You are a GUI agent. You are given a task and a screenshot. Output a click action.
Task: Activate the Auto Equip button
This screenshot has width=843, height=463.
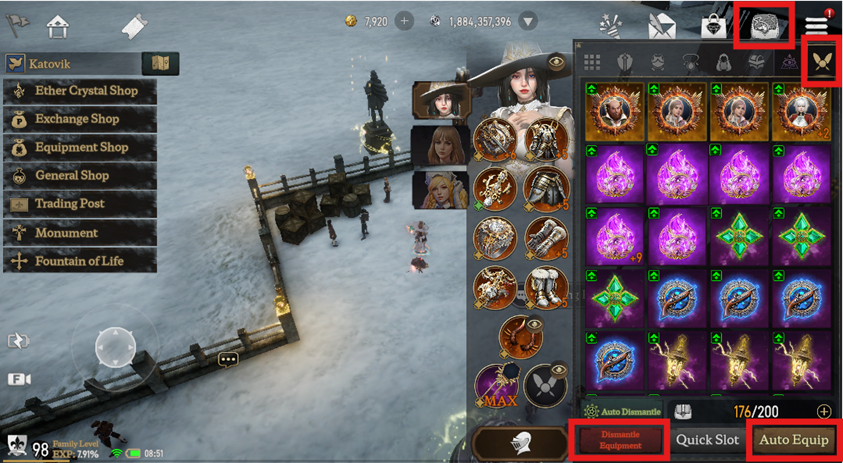[794, 440]
